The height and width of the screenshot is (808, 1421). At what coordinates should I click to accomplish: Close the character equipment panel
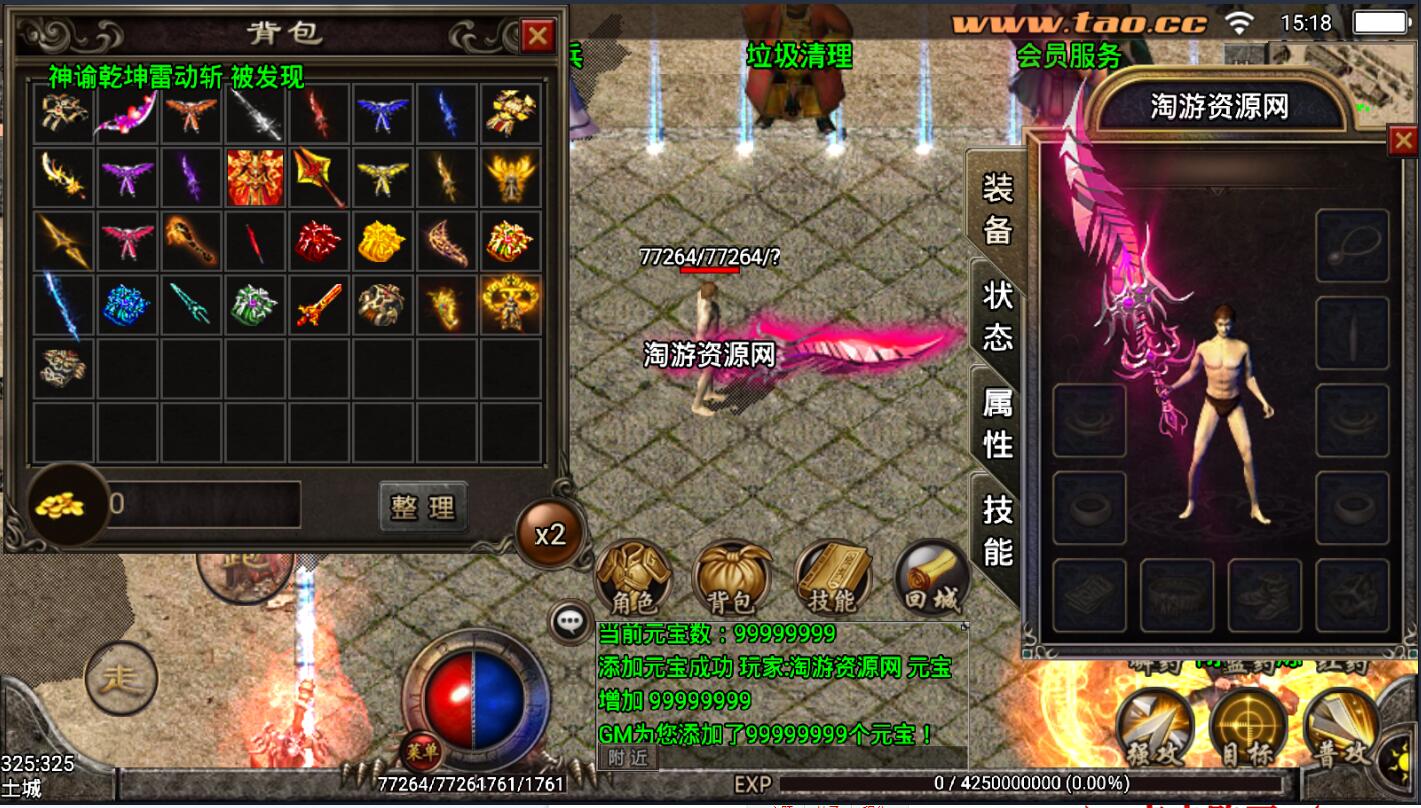click(1402, 142)
